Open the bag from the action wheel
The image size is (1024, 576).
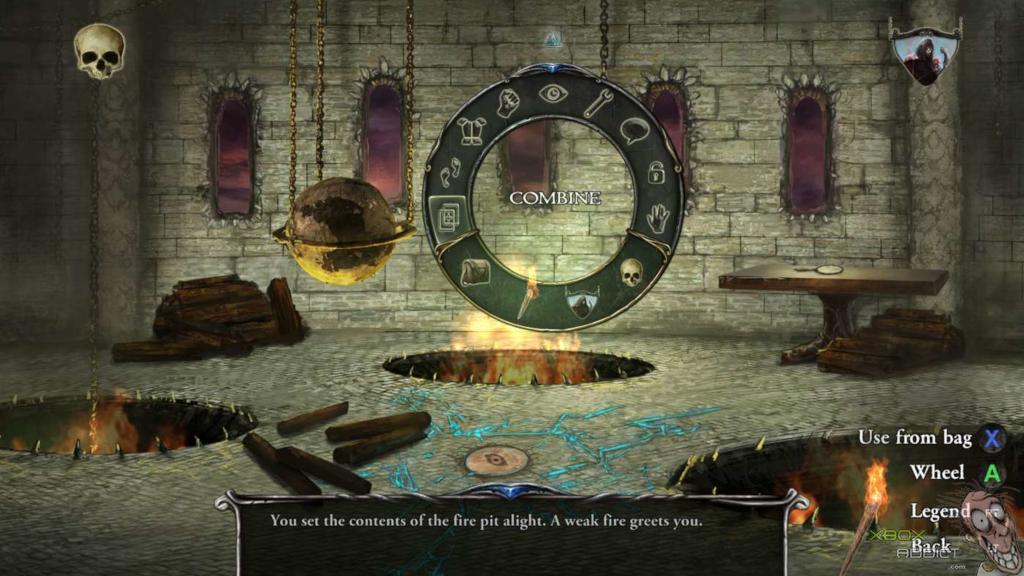(x=475, y=270)
